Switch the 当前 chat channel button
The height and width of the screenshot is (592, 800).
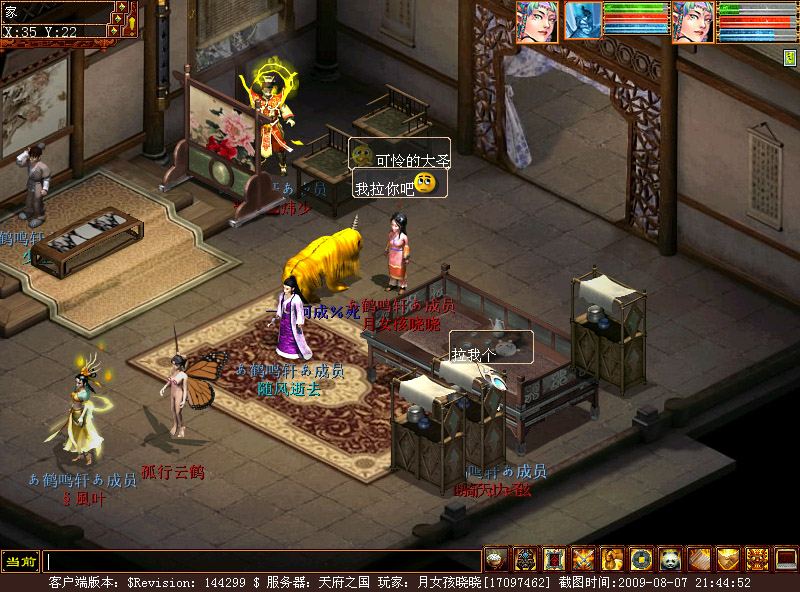click(x=19, y=562)
